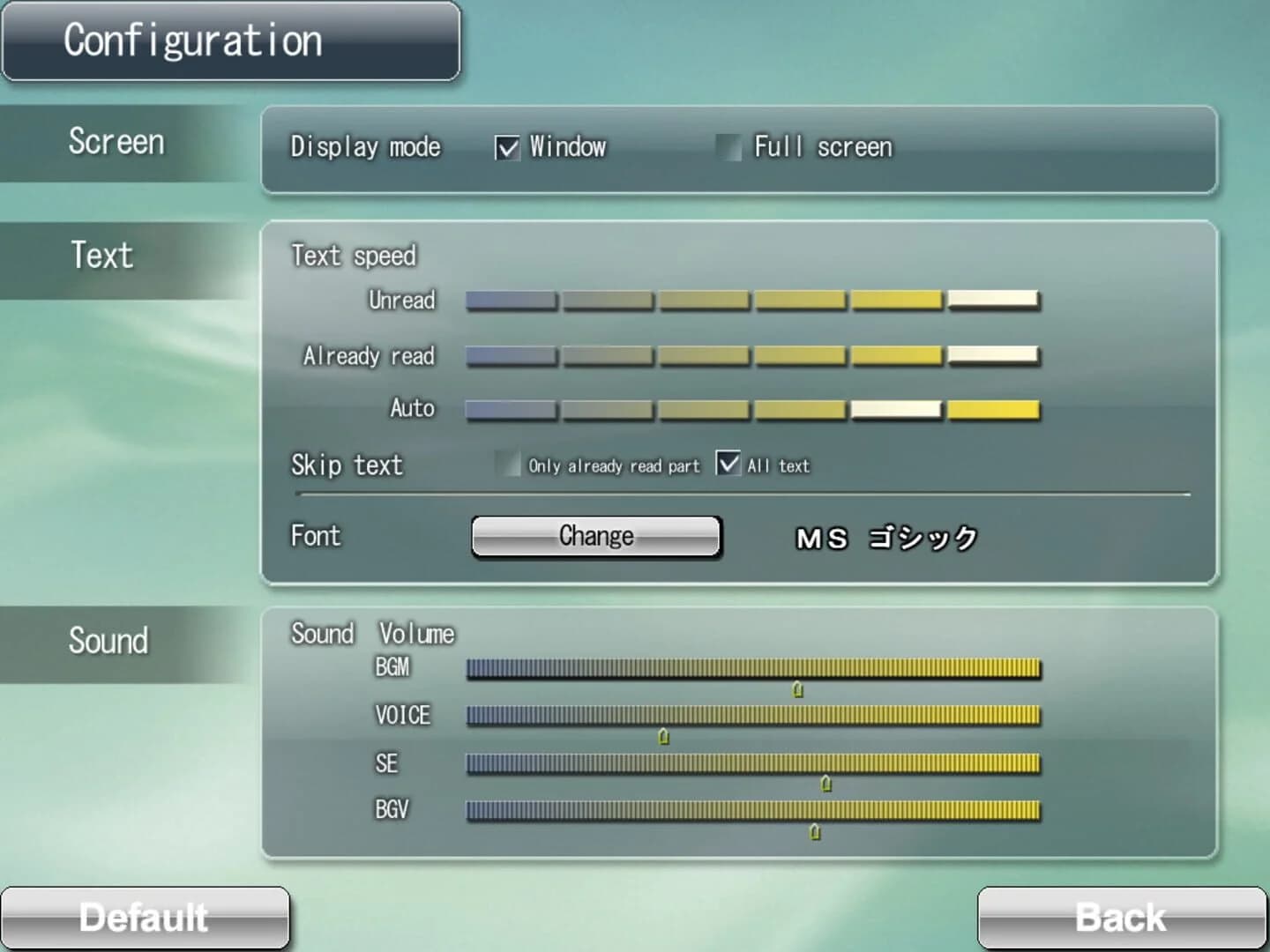Enable skipping only already read text

510,465
